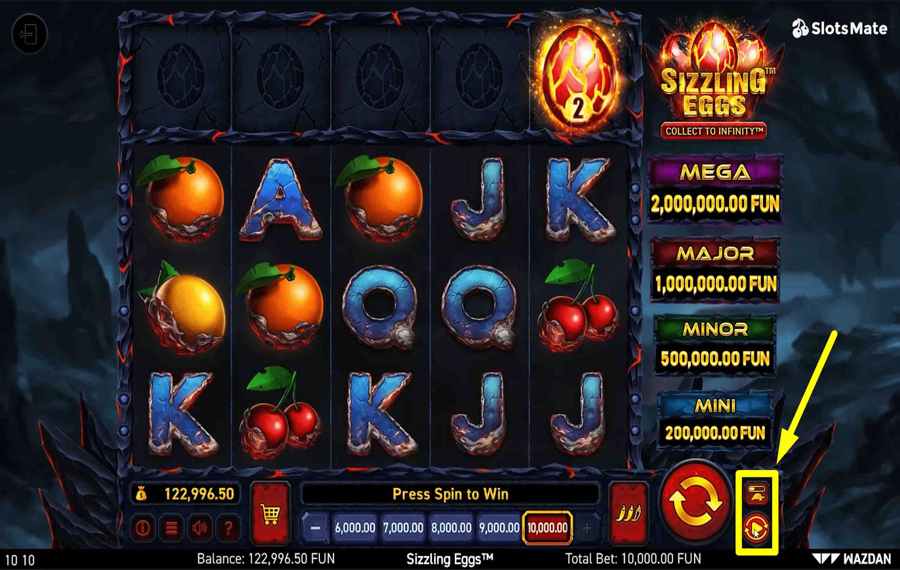Show the game info with the i icon

pos(143,527)
